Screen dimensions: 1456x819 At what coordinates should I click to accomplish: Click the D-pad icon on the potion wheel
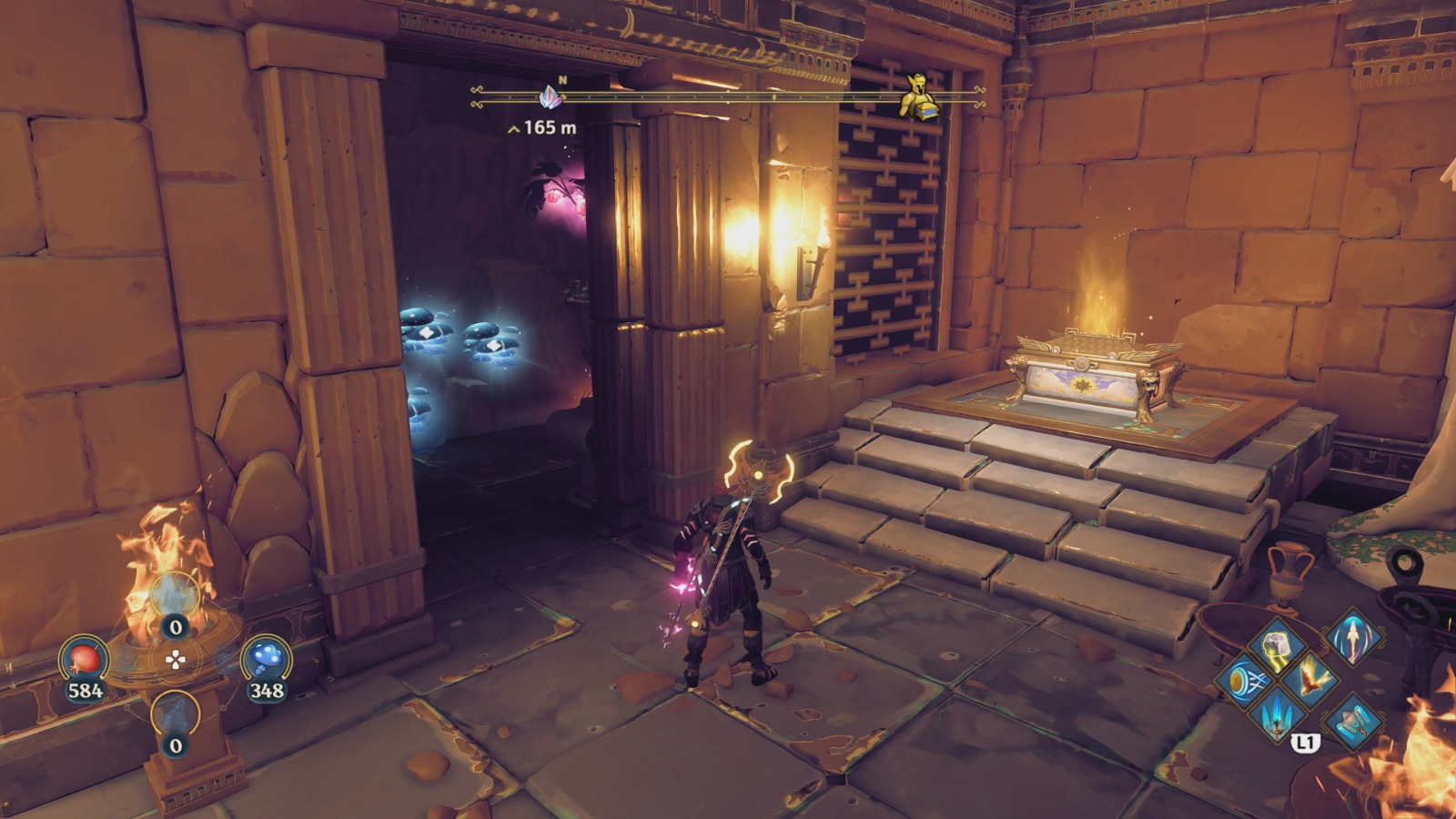[176, 658]
